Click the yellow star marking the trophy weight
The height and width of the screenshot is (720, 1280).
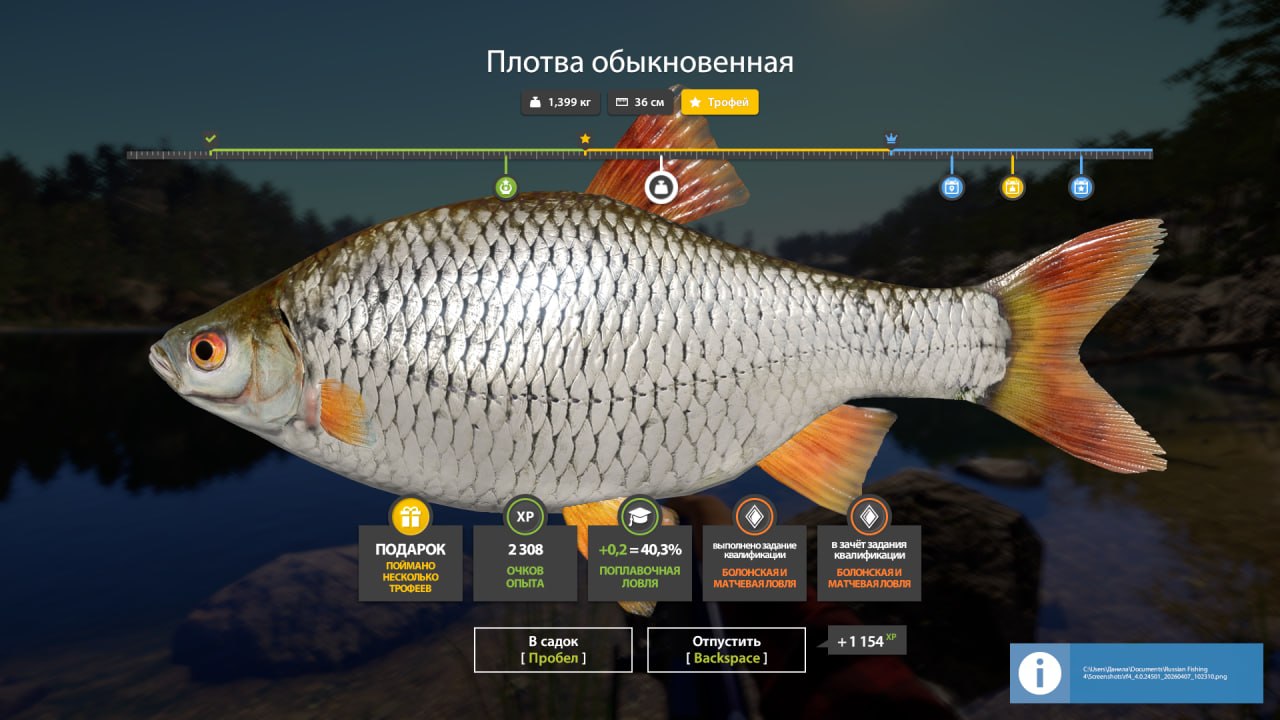[x=585, y=138]
